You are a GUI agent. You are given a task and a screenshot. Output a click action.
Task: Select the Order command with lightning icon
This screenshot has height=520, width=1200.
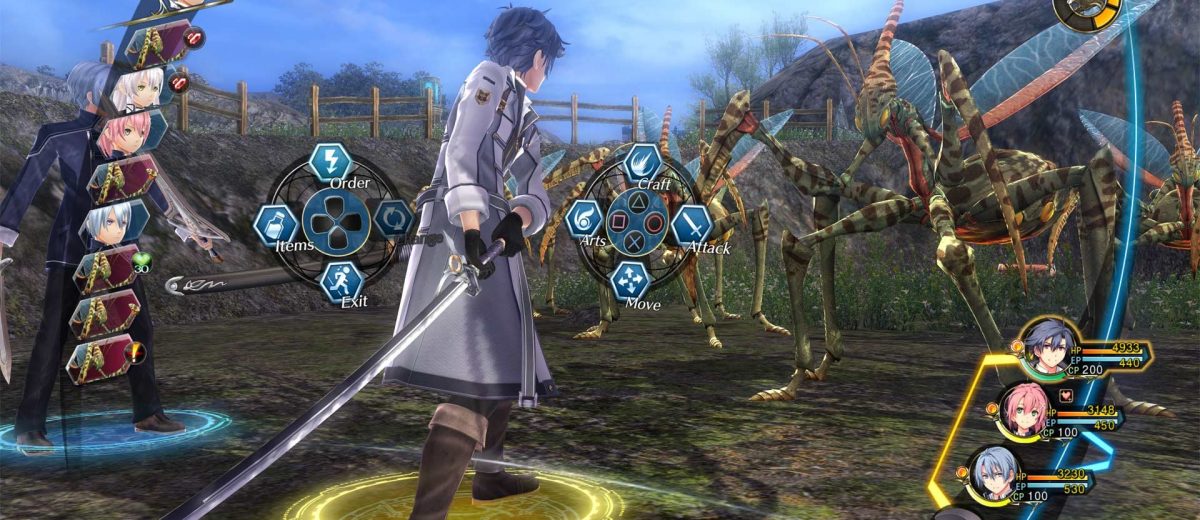pyautogui.click(x=330, y=162)
